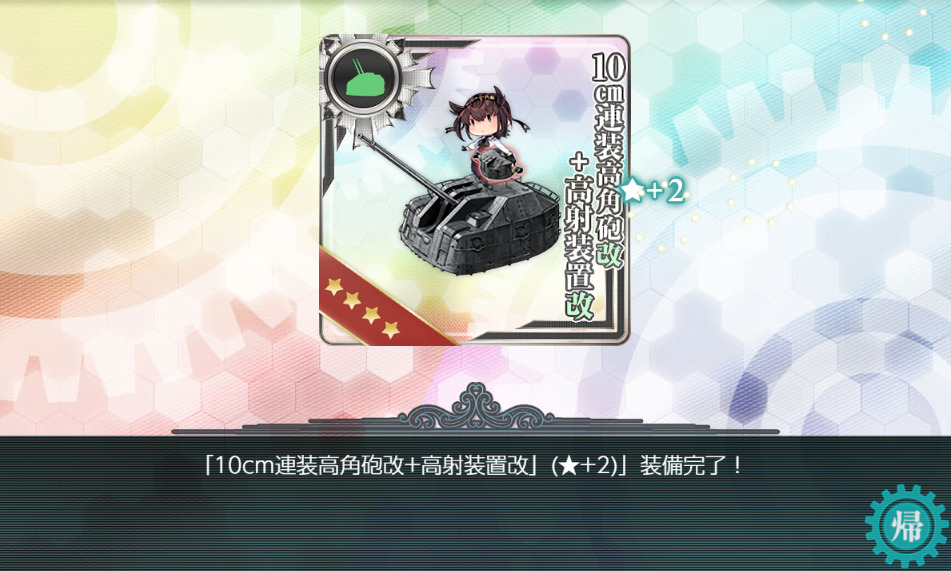This screenshot has height=571, width=951.
Task: Select the 10cm twin high-angle gun card
Action: point(474,190)
